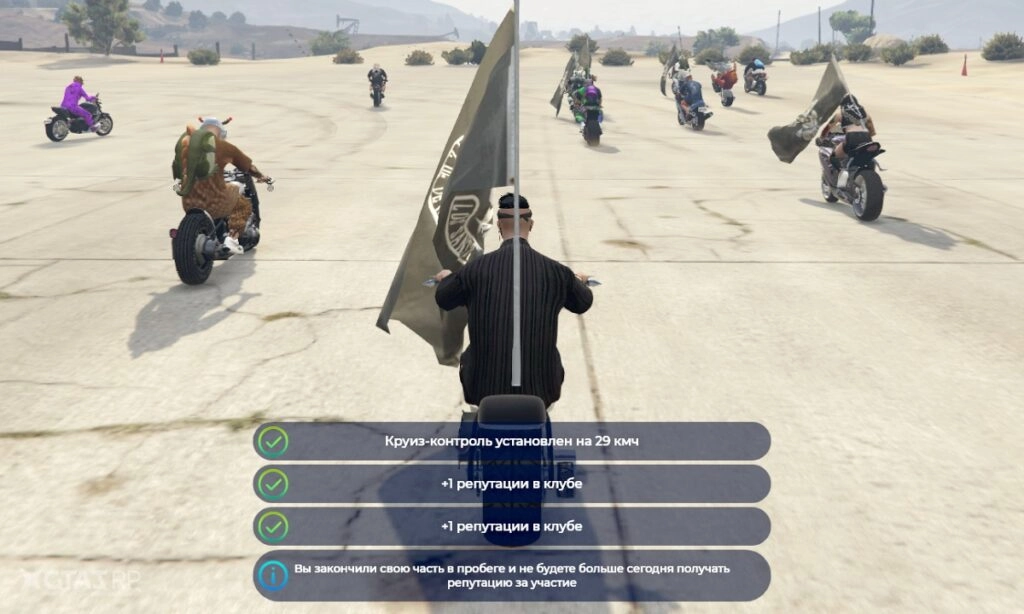1024x614 pixels.
Task: Click the cruise control notification banner
Action: point(511,441)
